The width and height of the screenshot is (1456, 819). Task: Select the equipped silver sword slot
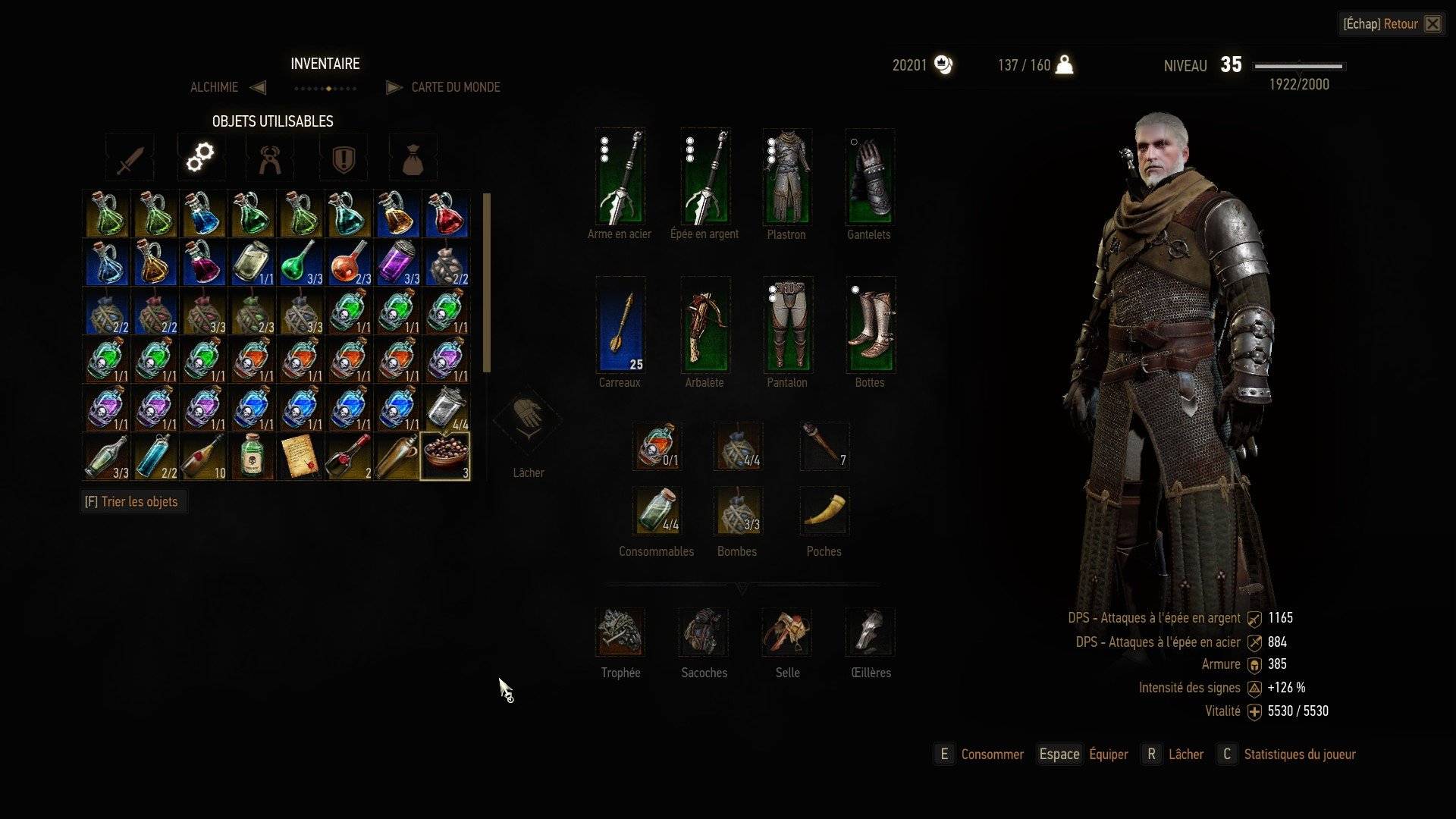pyautogui.click(x=704, y=177)
